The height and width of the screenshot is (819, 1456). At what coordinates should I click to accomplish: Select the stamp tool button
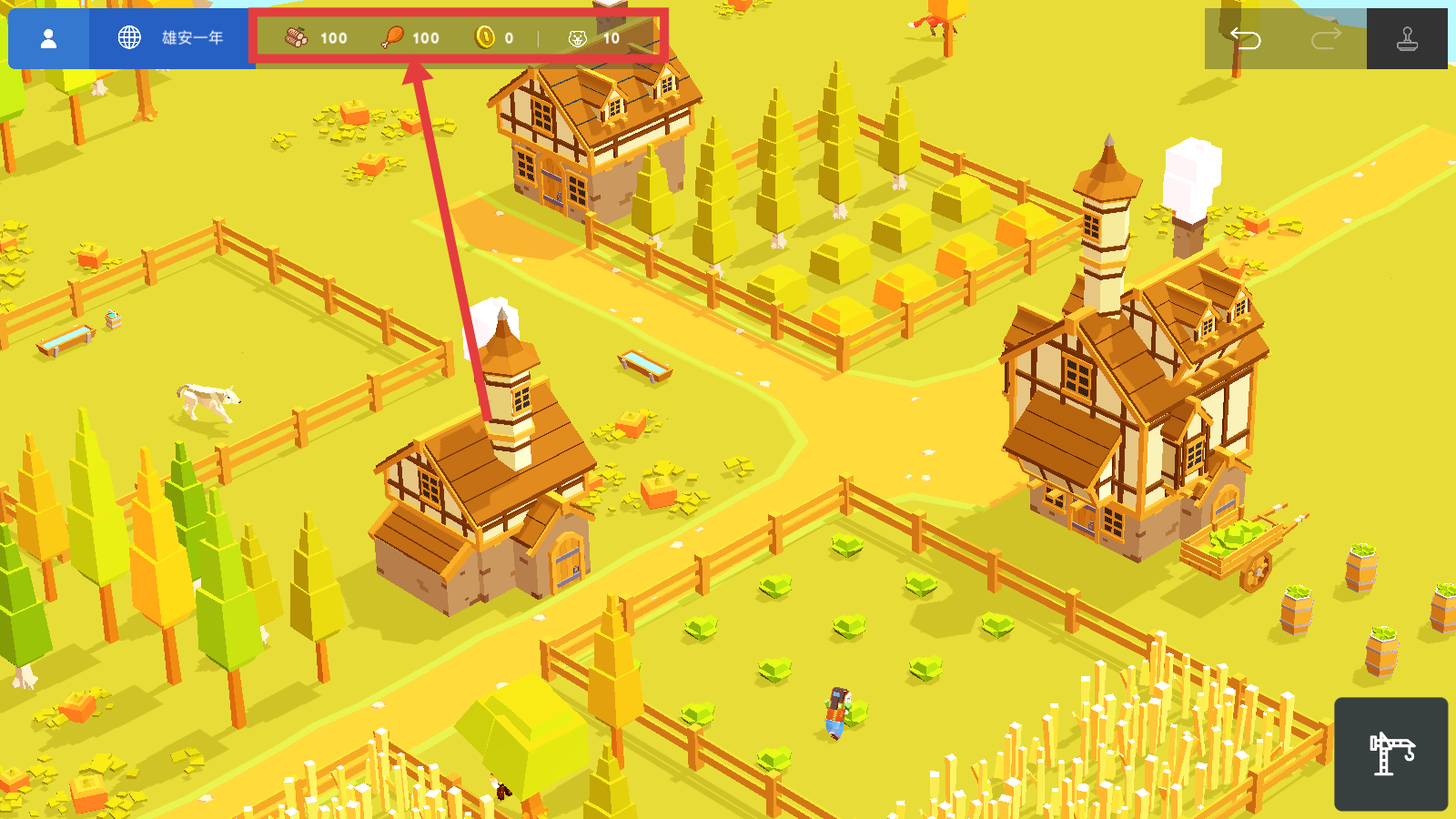[1407, 38]
